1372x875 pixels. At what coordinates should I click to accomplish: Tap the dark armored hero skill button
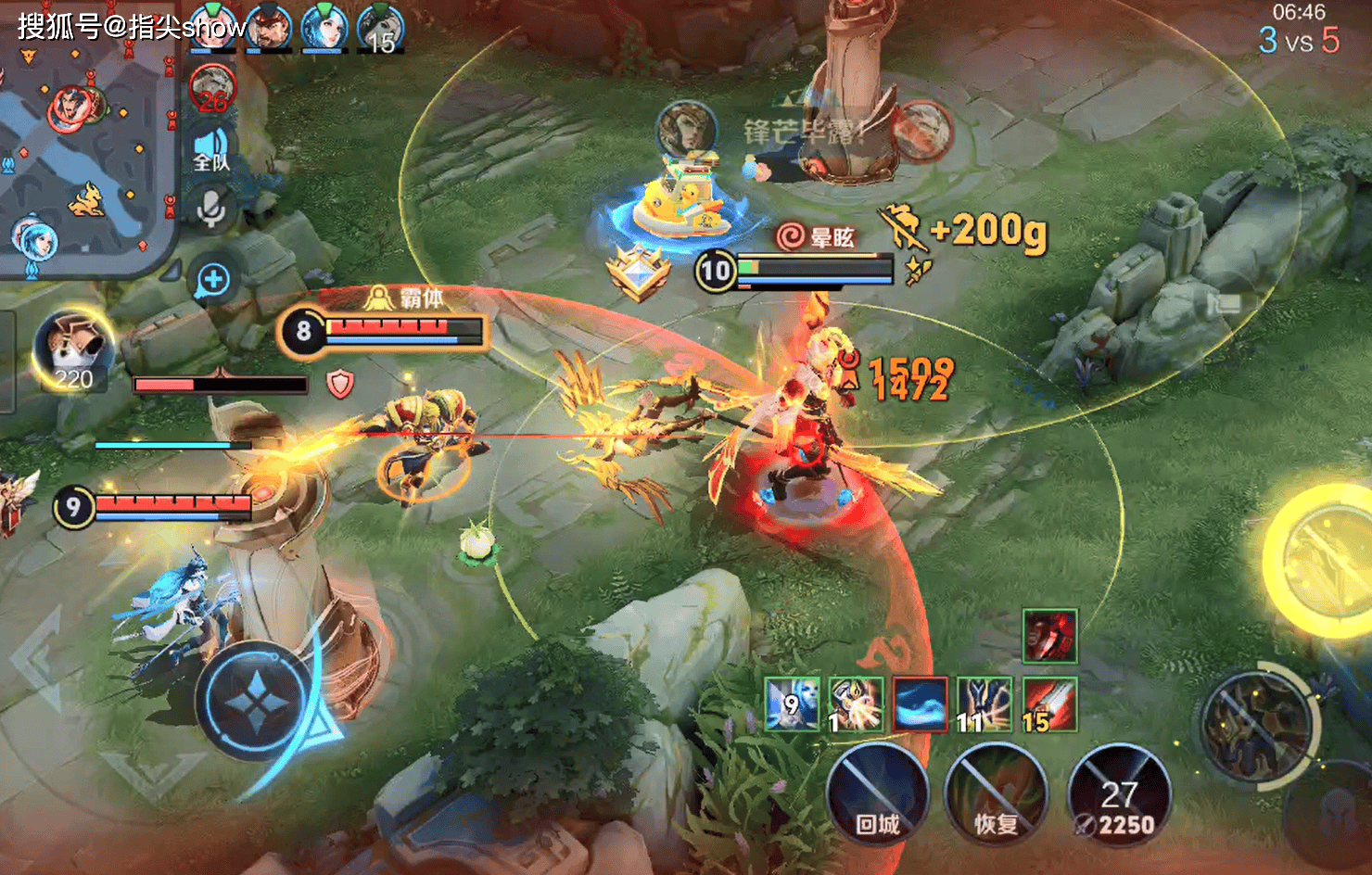pos(1256,726)
